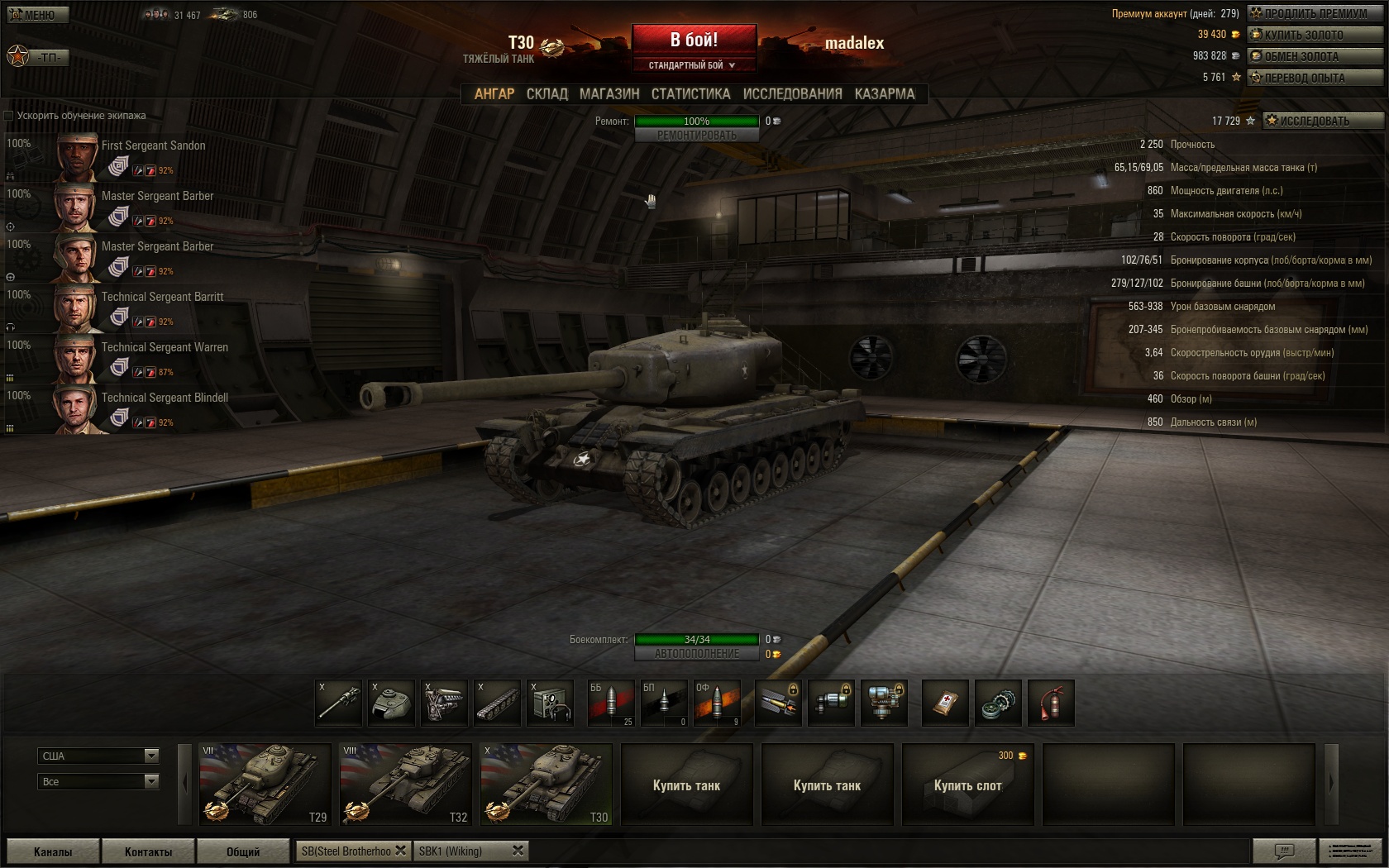Start battle with the В бой! button
The image size is (1389, 868).
click(x=694, y=40)
